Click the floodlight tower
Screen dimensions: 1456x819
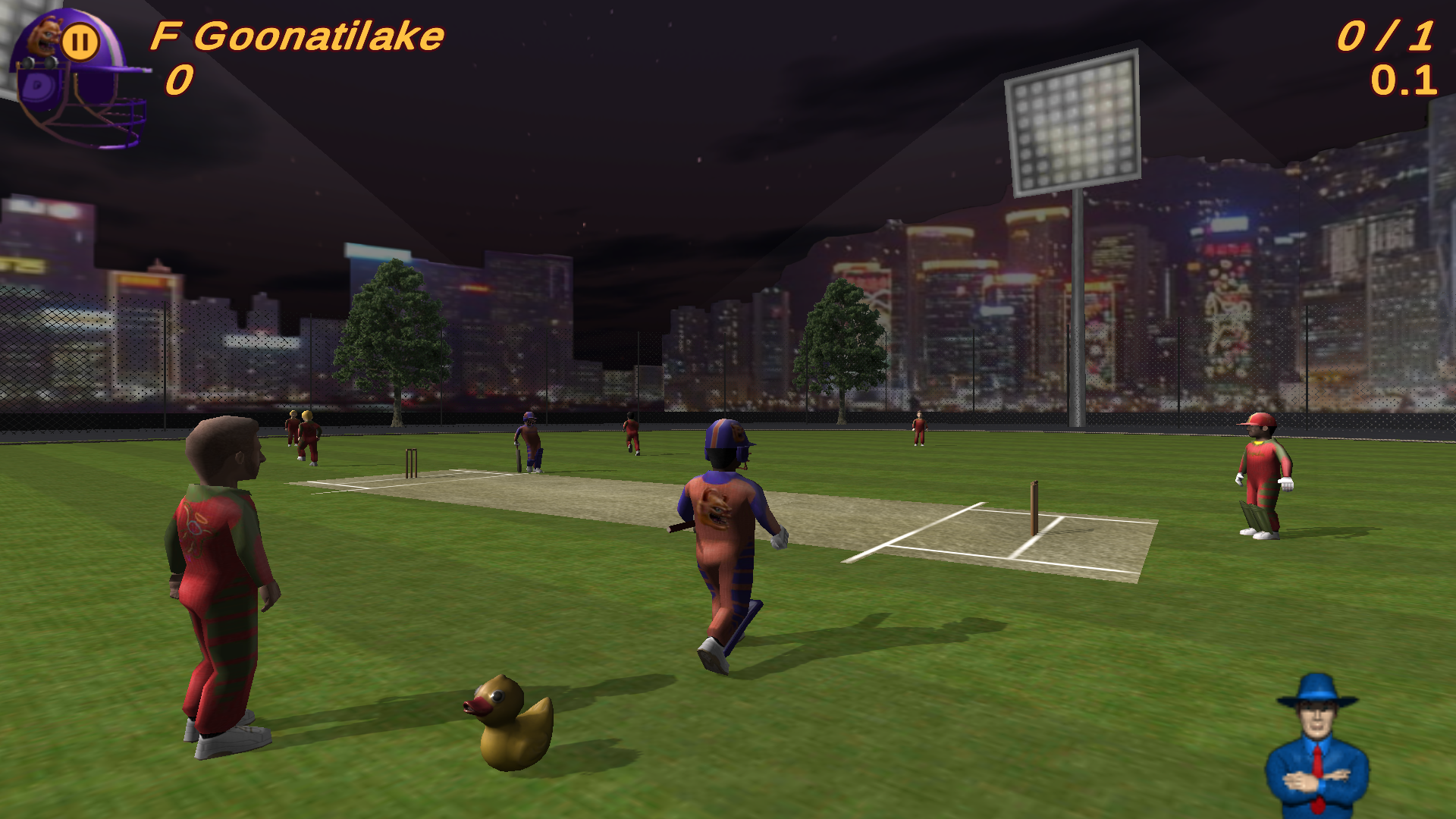click(x=1077, y=125)
